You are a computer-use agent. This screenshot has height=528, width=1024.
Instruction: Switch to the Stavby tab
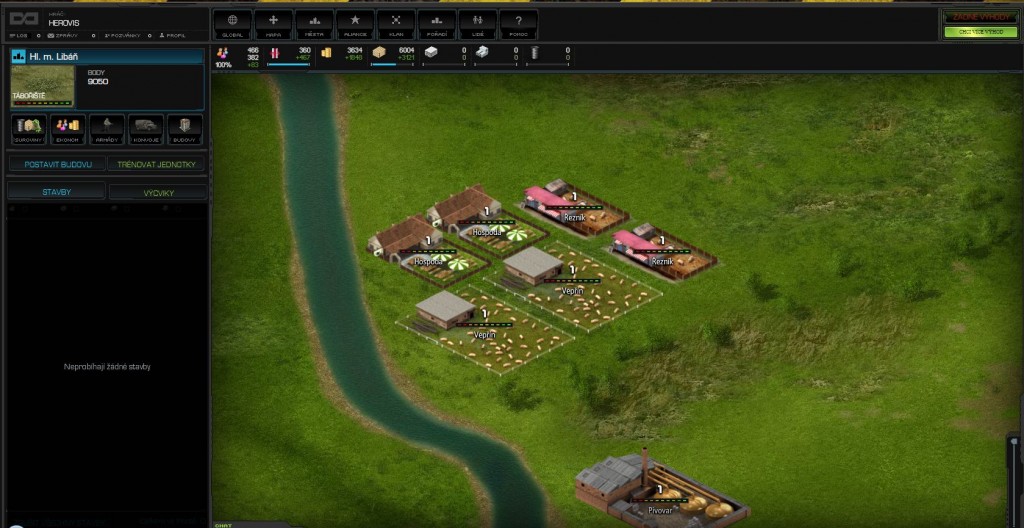[56, 191]
